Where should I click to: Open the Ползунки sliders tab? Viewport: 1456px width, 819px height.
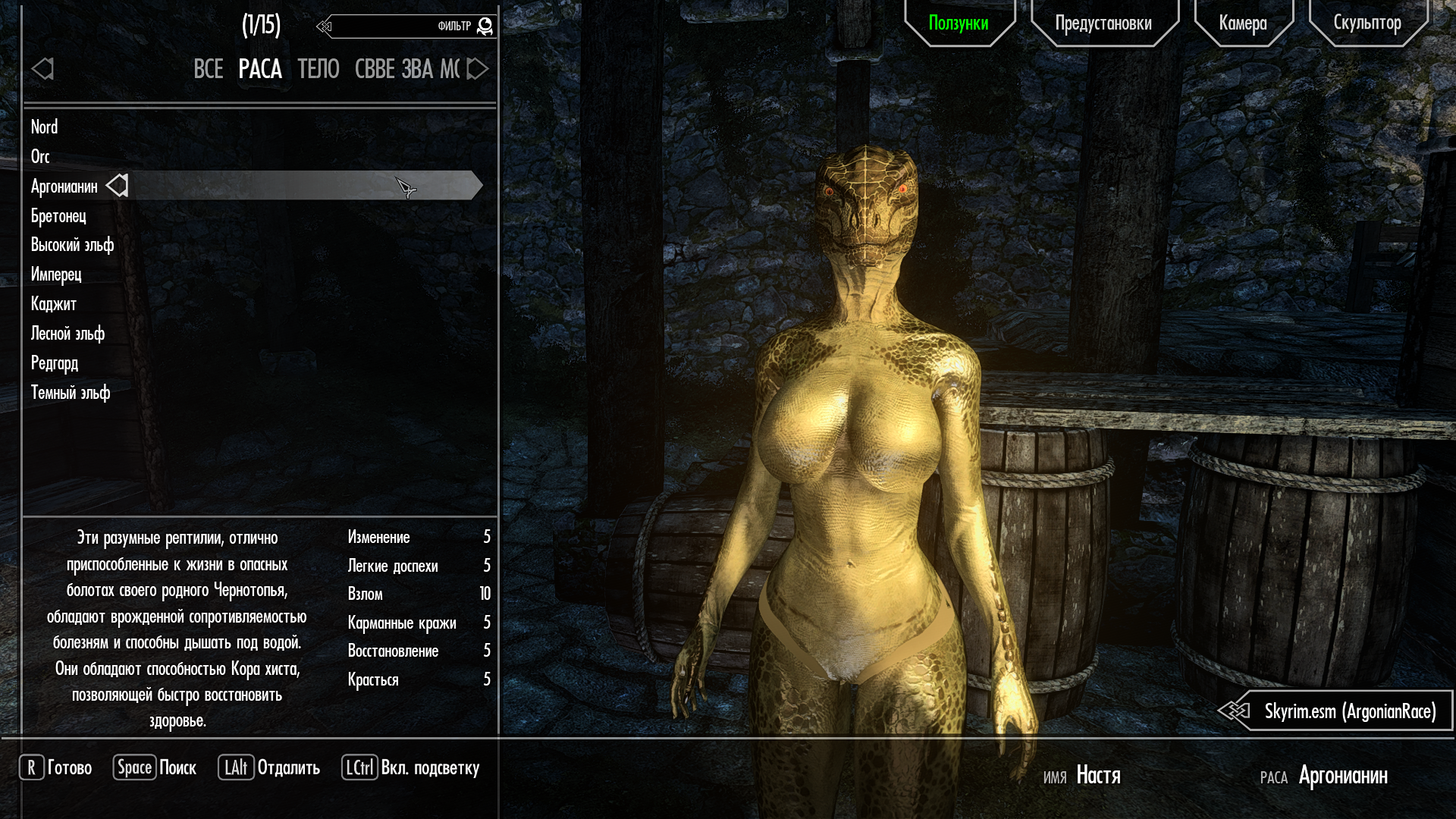(959, 23)
